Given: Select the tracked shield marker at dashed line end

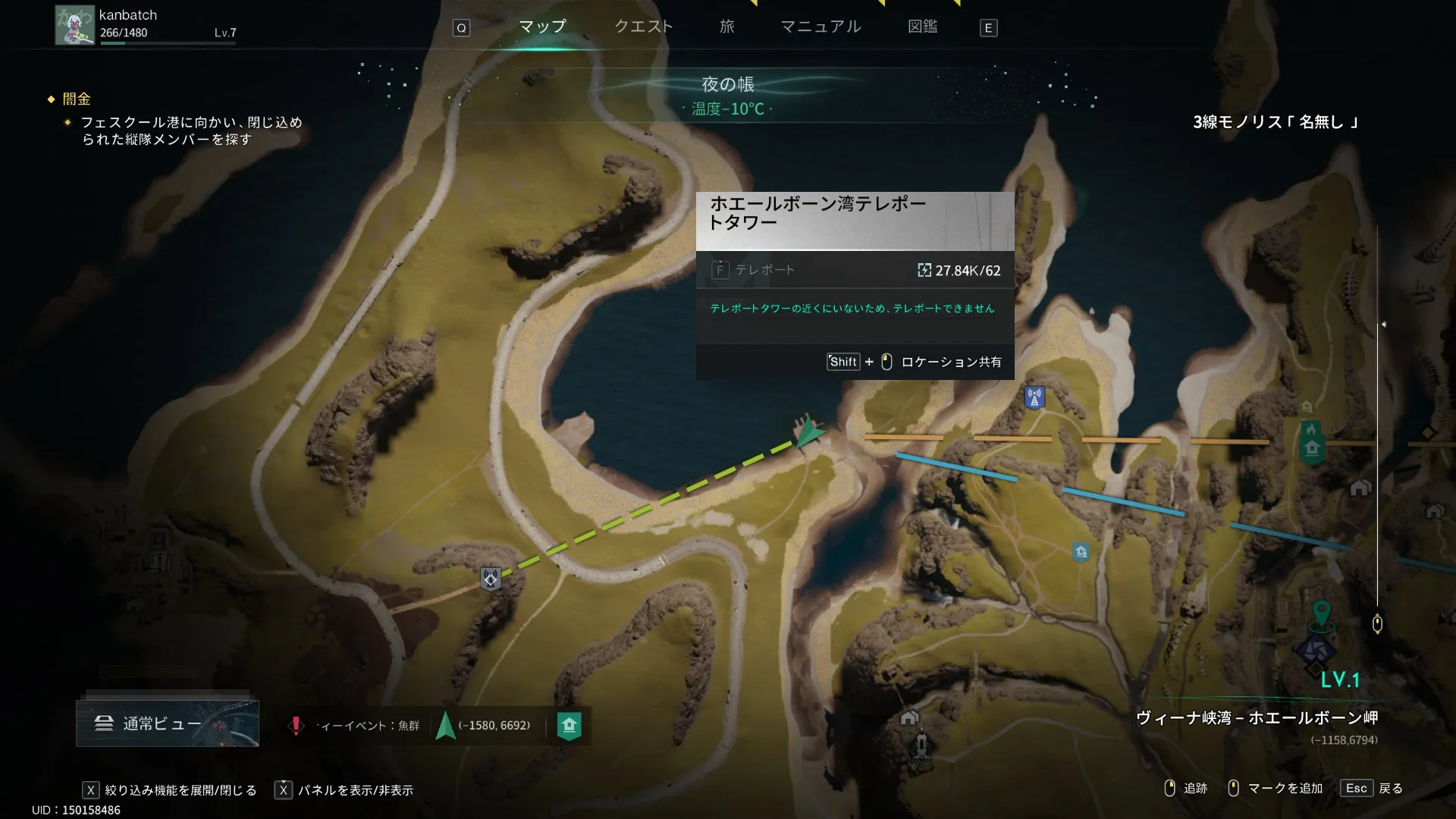Looking at the screenshot, I should pyautogui.click(x=491, y=579).
